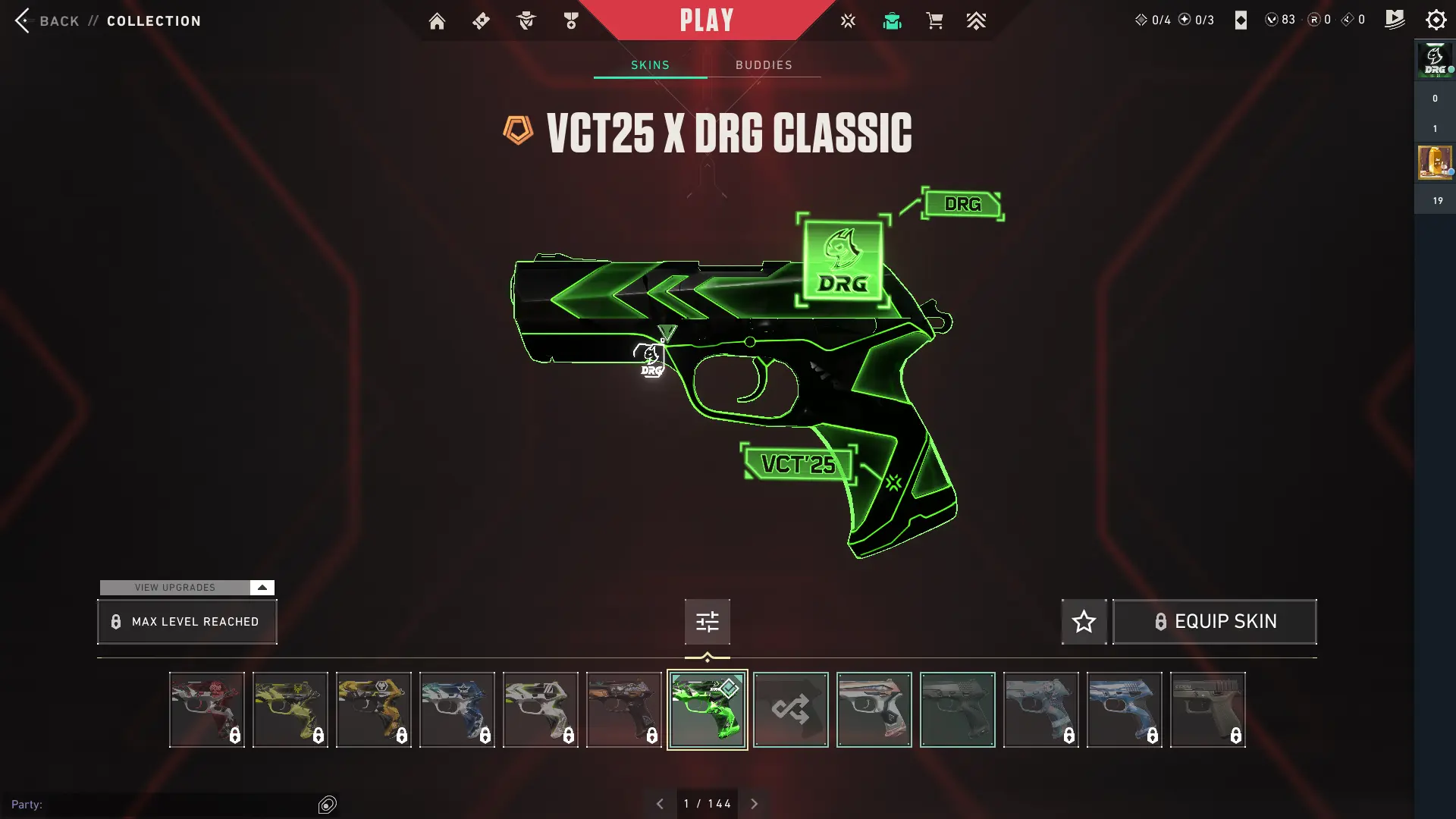This screenshot has height=819, width=1456.
Task: Go to the next skin page
Action: 754,804
